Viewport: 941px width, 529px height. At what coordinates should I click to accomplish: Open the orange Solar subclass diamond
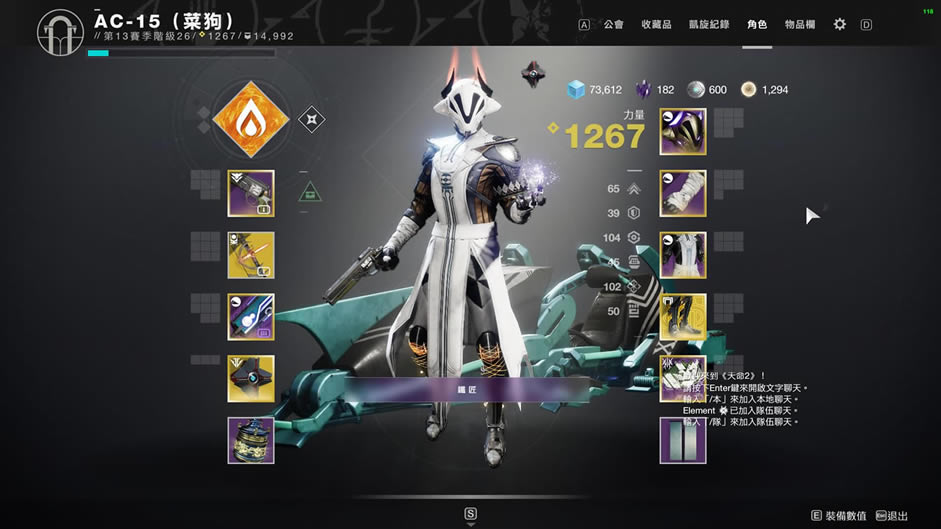[251, 120]
